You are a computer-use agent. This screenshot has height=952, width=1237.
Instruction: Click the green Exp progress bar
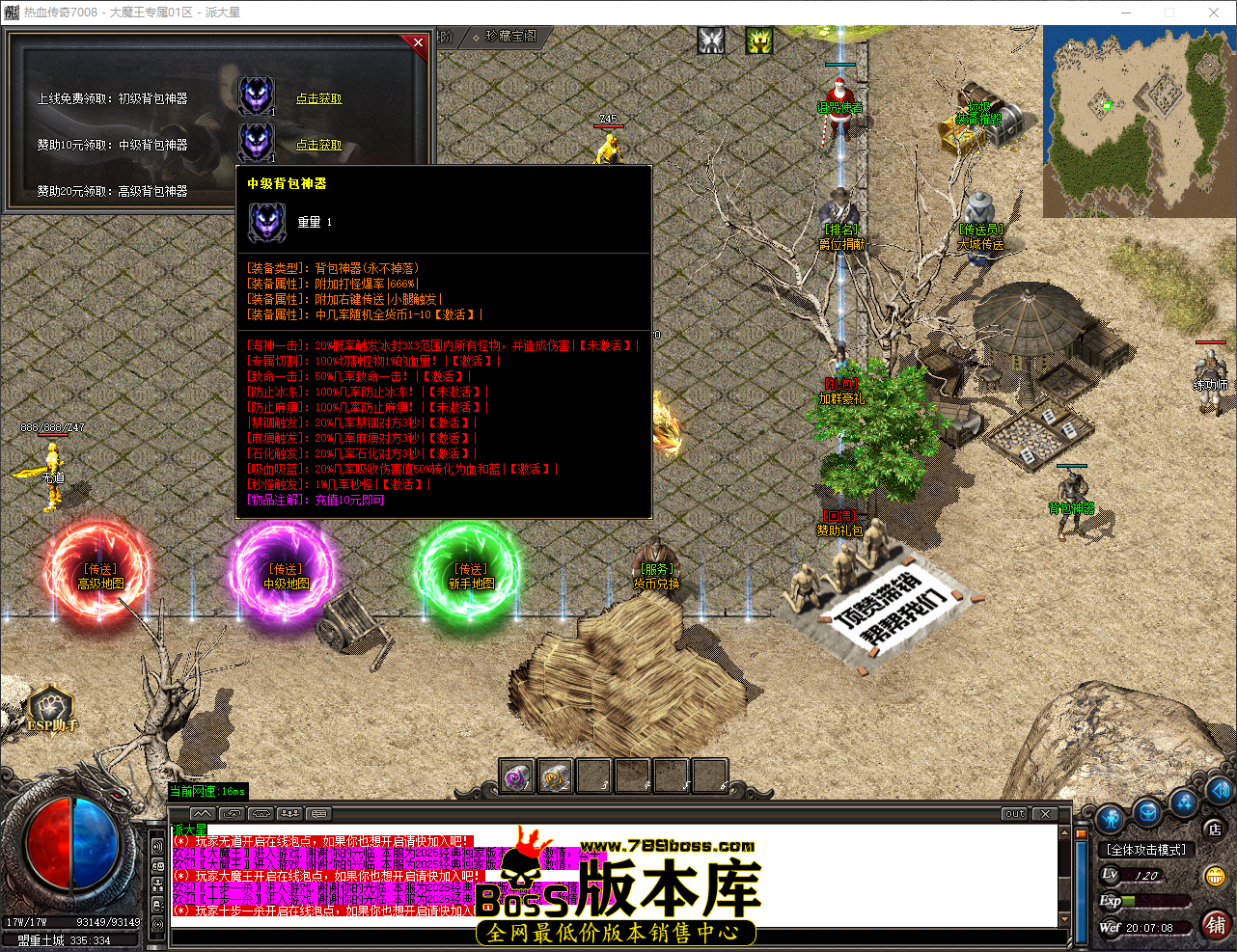point(1154,900)
